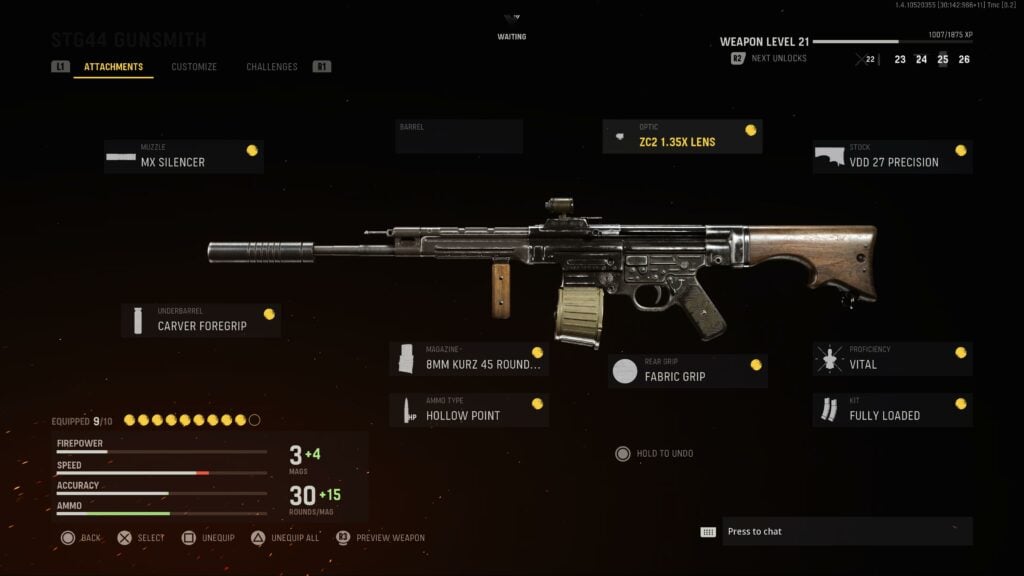Screen dimensions: 1024x576
Task: Open the Customize tab
Action: click(194, 67)
